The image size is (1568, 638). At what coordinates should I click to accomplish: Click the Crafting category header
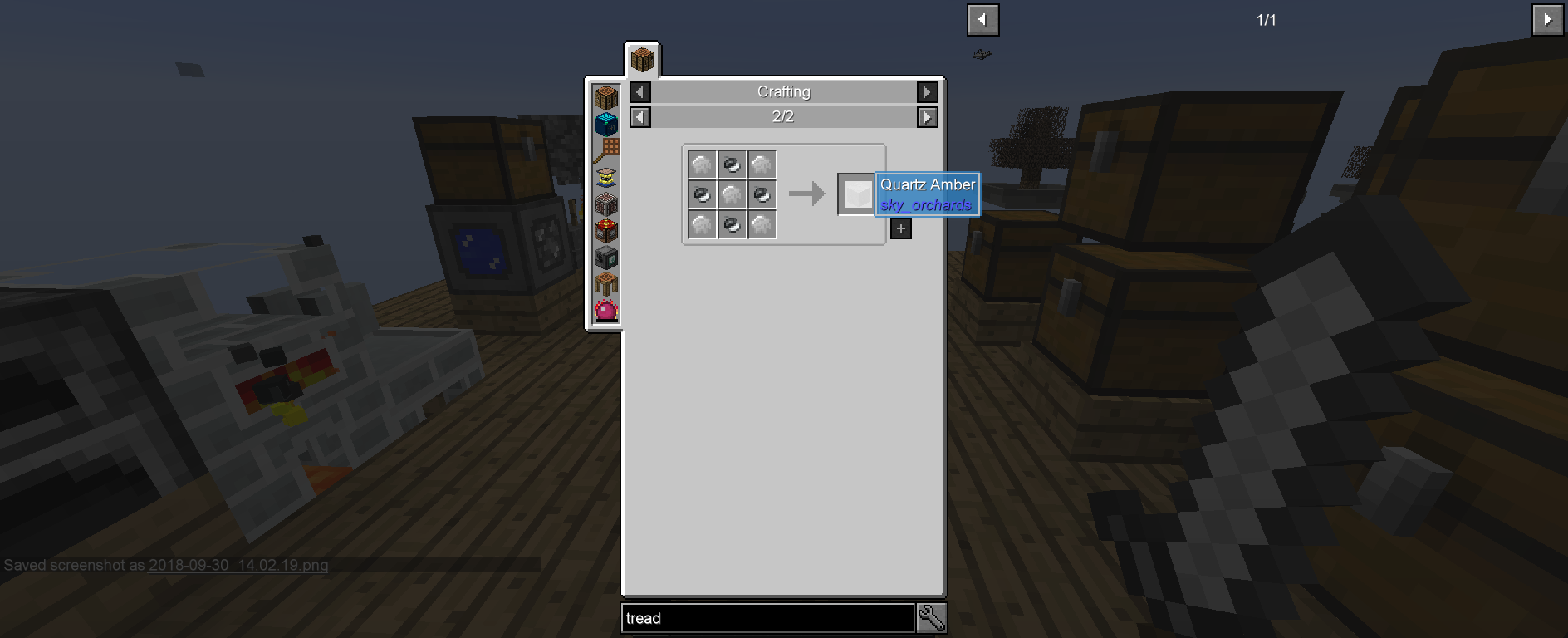click(782, 91)
